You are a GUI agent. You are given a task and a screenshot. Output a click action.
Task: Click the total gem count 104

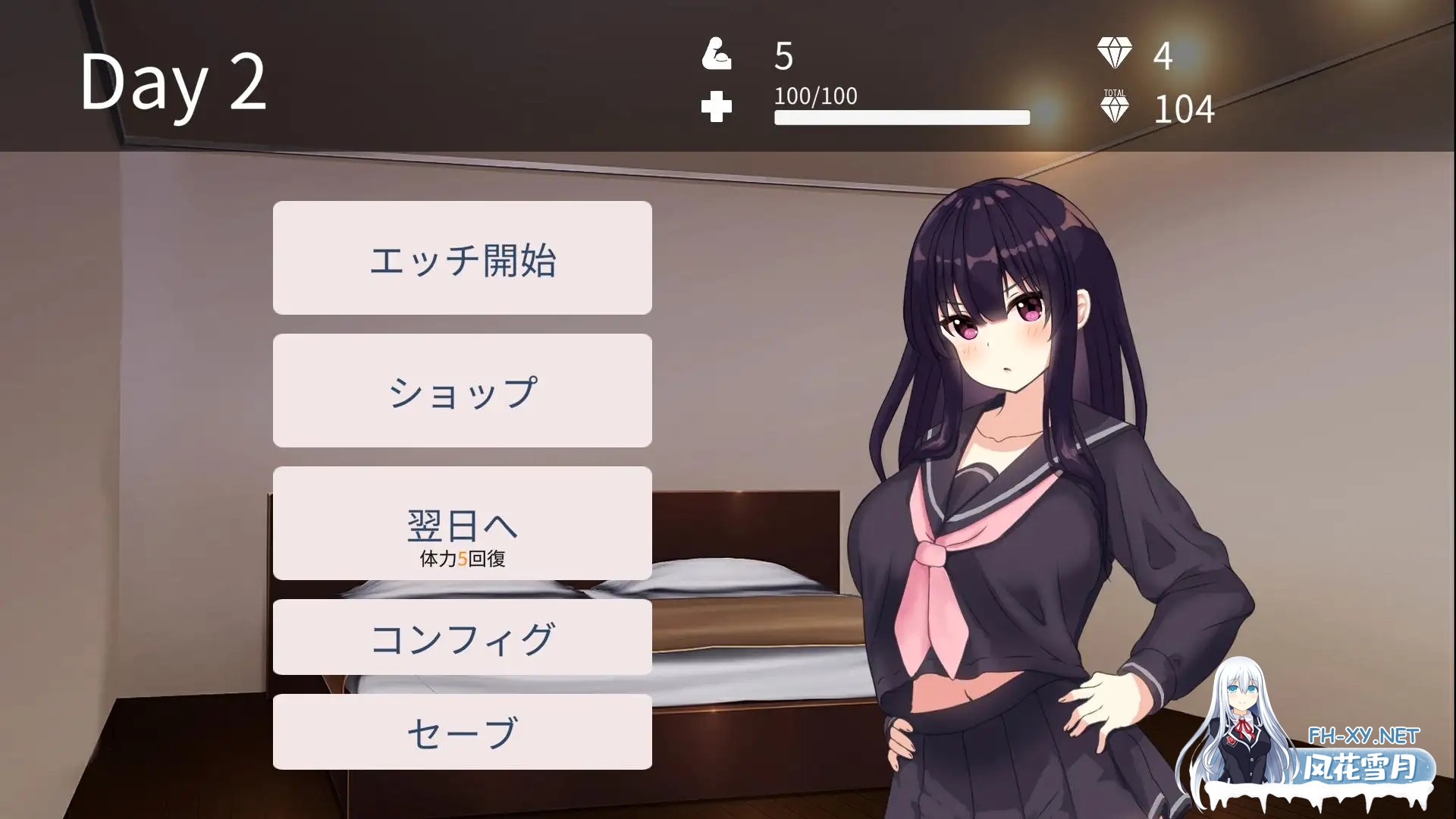click(x=1184, y=109)
